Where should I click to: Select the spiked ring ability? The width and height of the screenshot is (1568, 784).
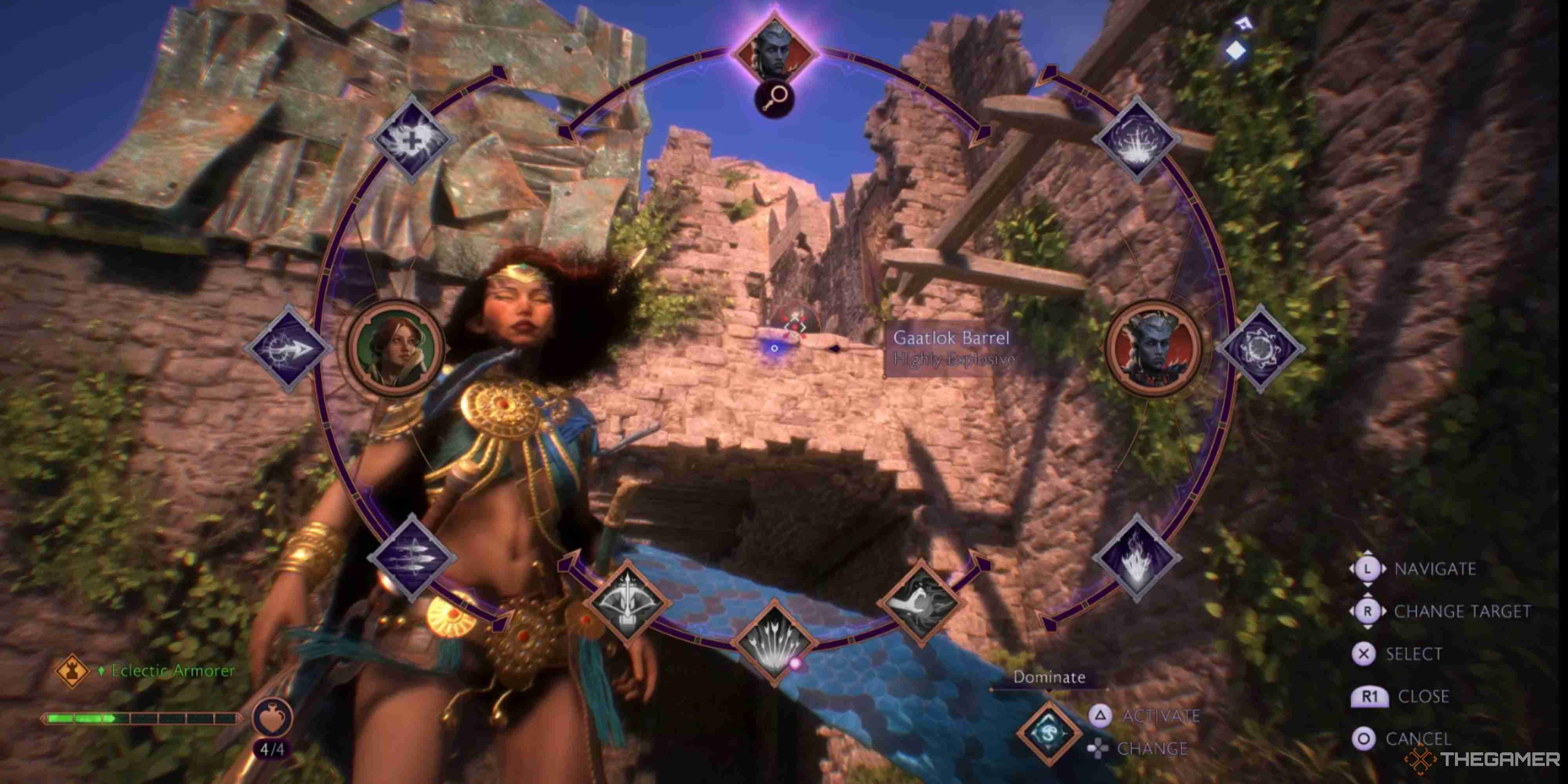coord(1260,348)
